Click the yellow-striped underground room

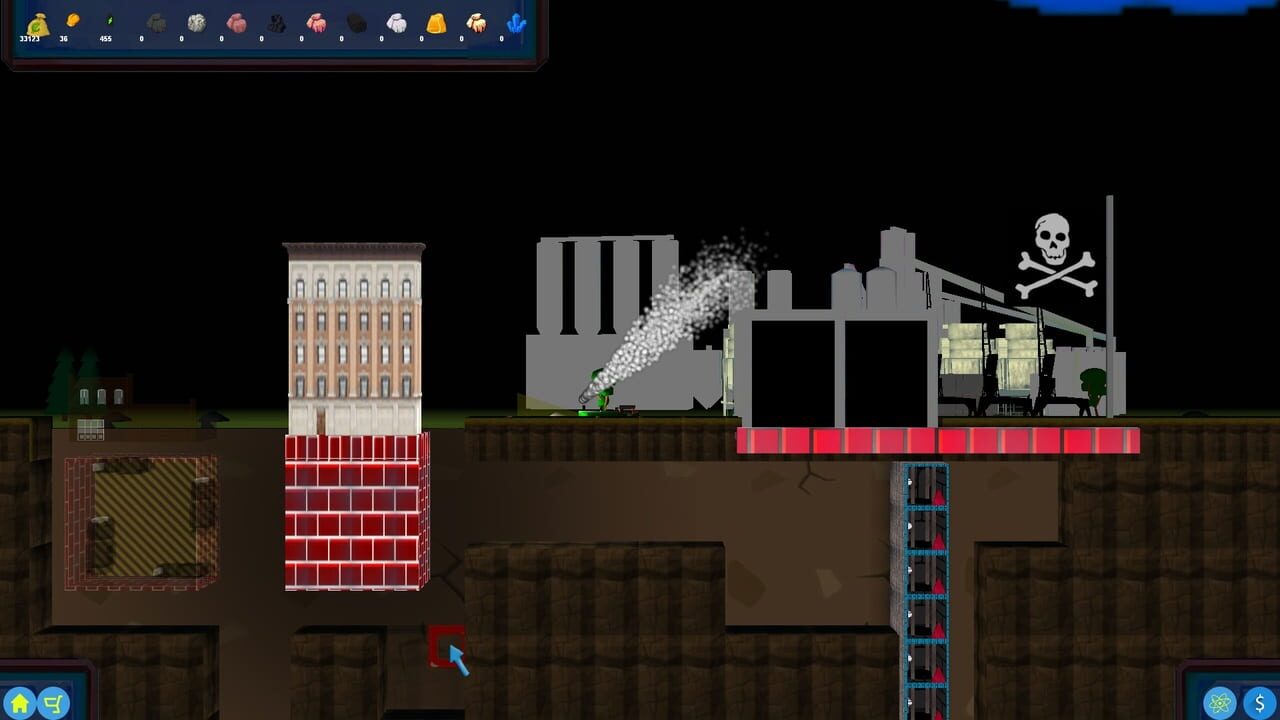[x=140, y=520]
